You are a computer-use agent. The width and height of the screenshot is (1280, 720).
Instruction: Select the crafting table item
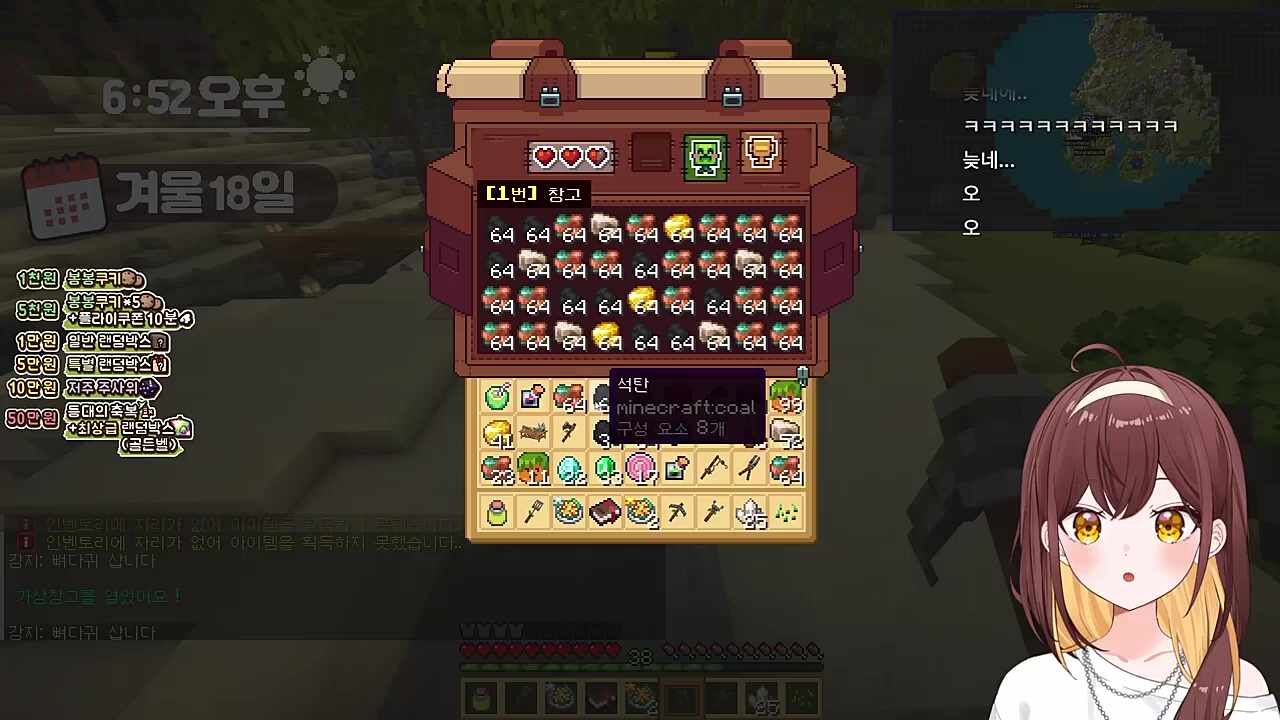(531, 430)
